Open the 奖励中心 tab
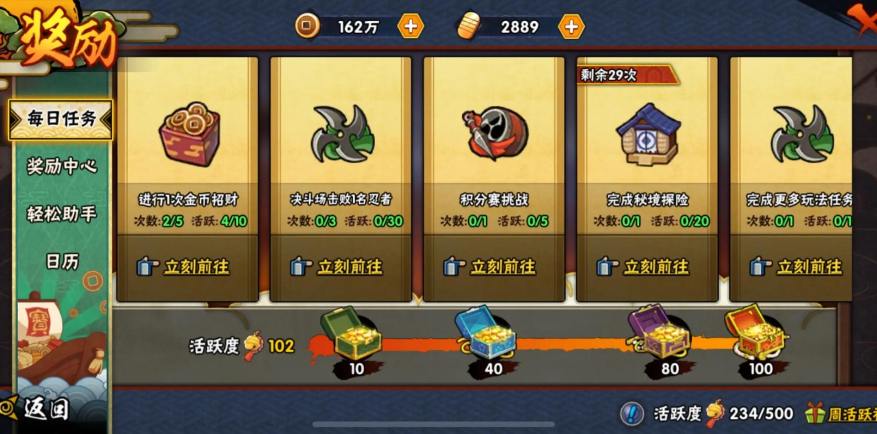 pos(62,166)
